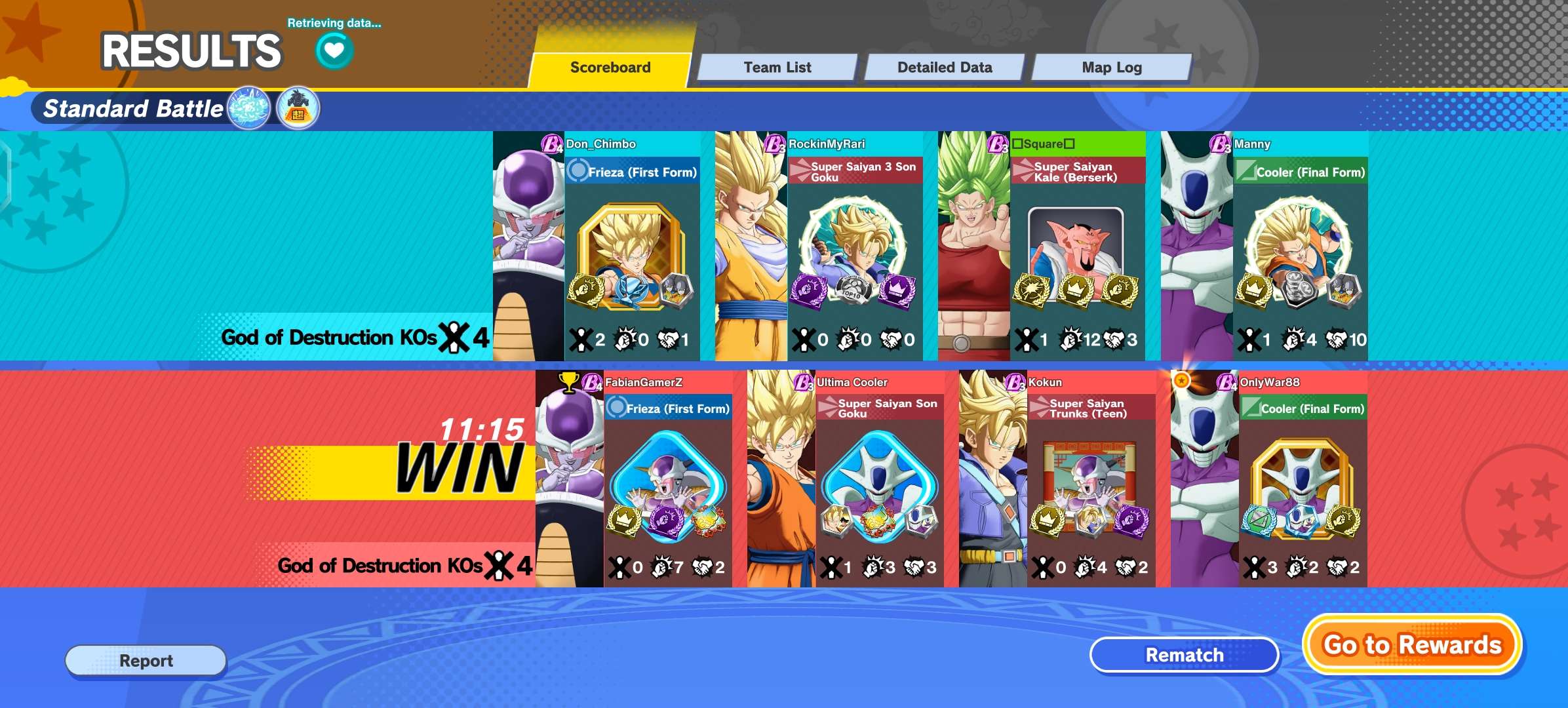Show the Detailed Data tab

(x=945, y=68)
